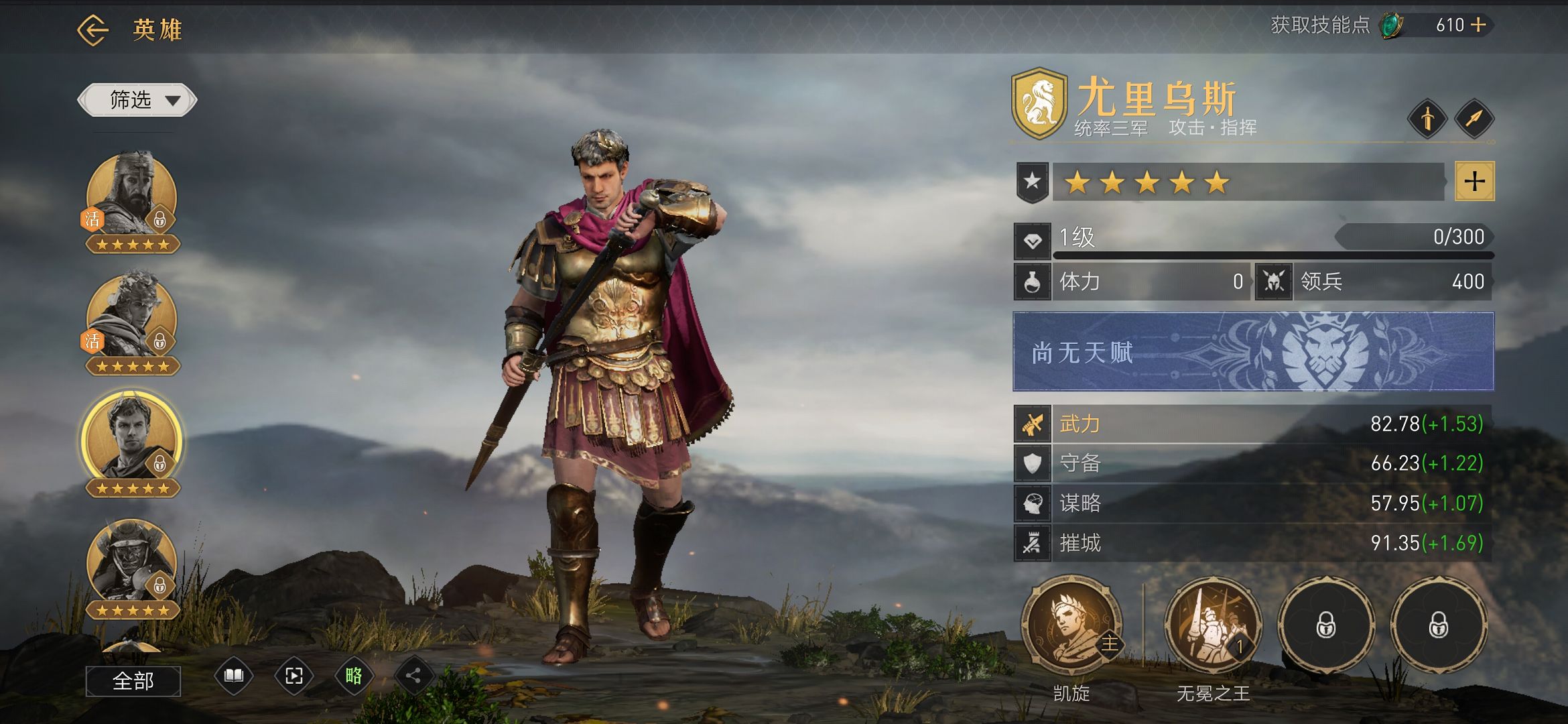View the 凯旋 main skill
Screen dimensions: 1568x724
pyautogui.click(x=1071, y=625)
